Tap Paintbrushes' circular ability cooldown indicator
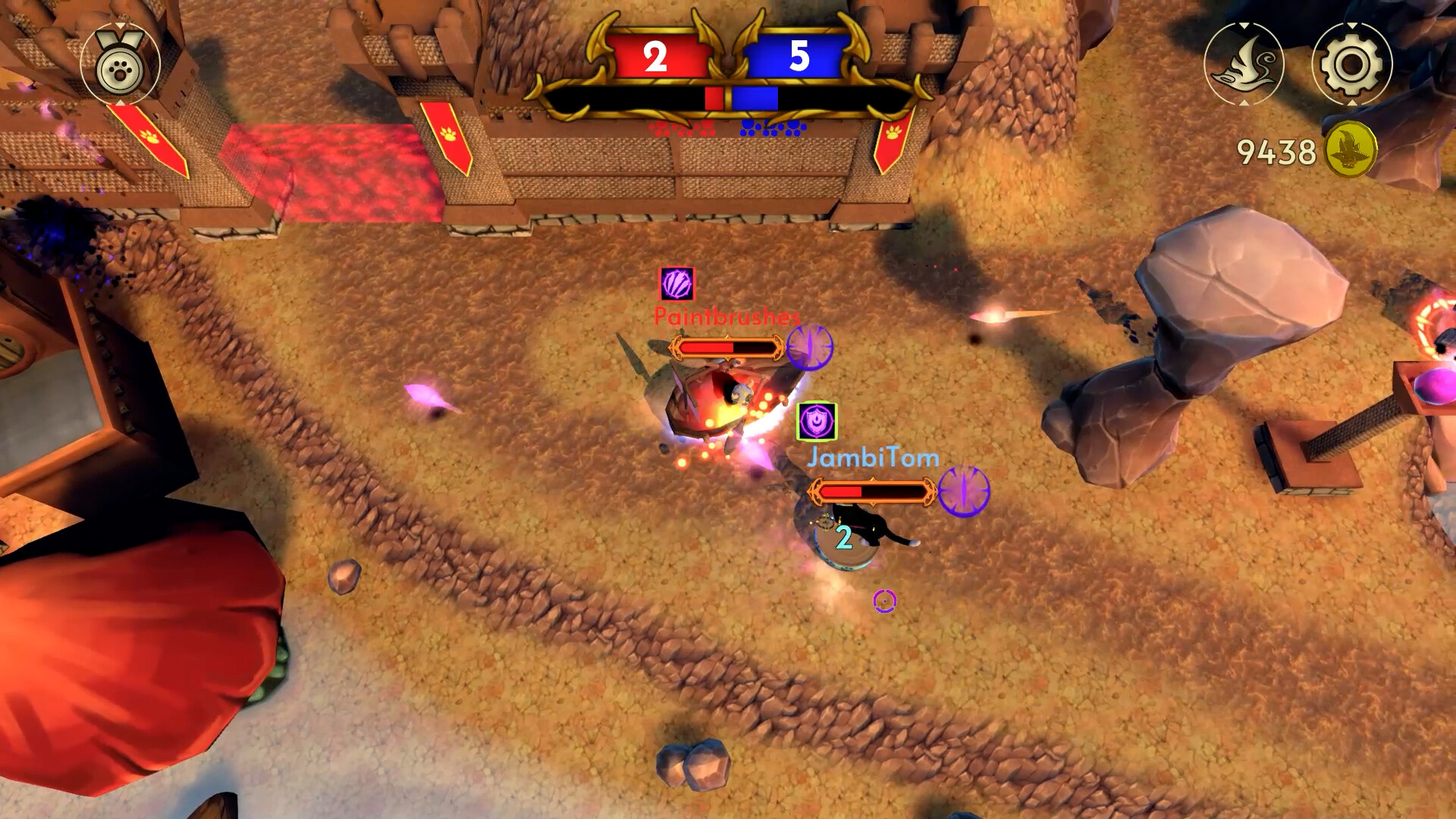 click(x=810, y=348)
